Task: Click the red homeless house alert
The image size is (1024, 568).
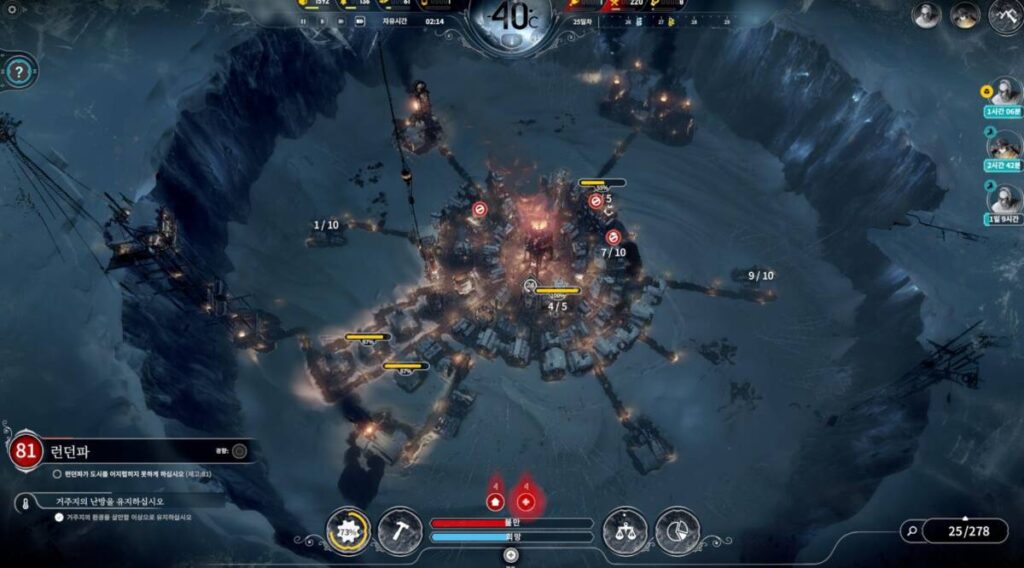Action: [495, 499]
